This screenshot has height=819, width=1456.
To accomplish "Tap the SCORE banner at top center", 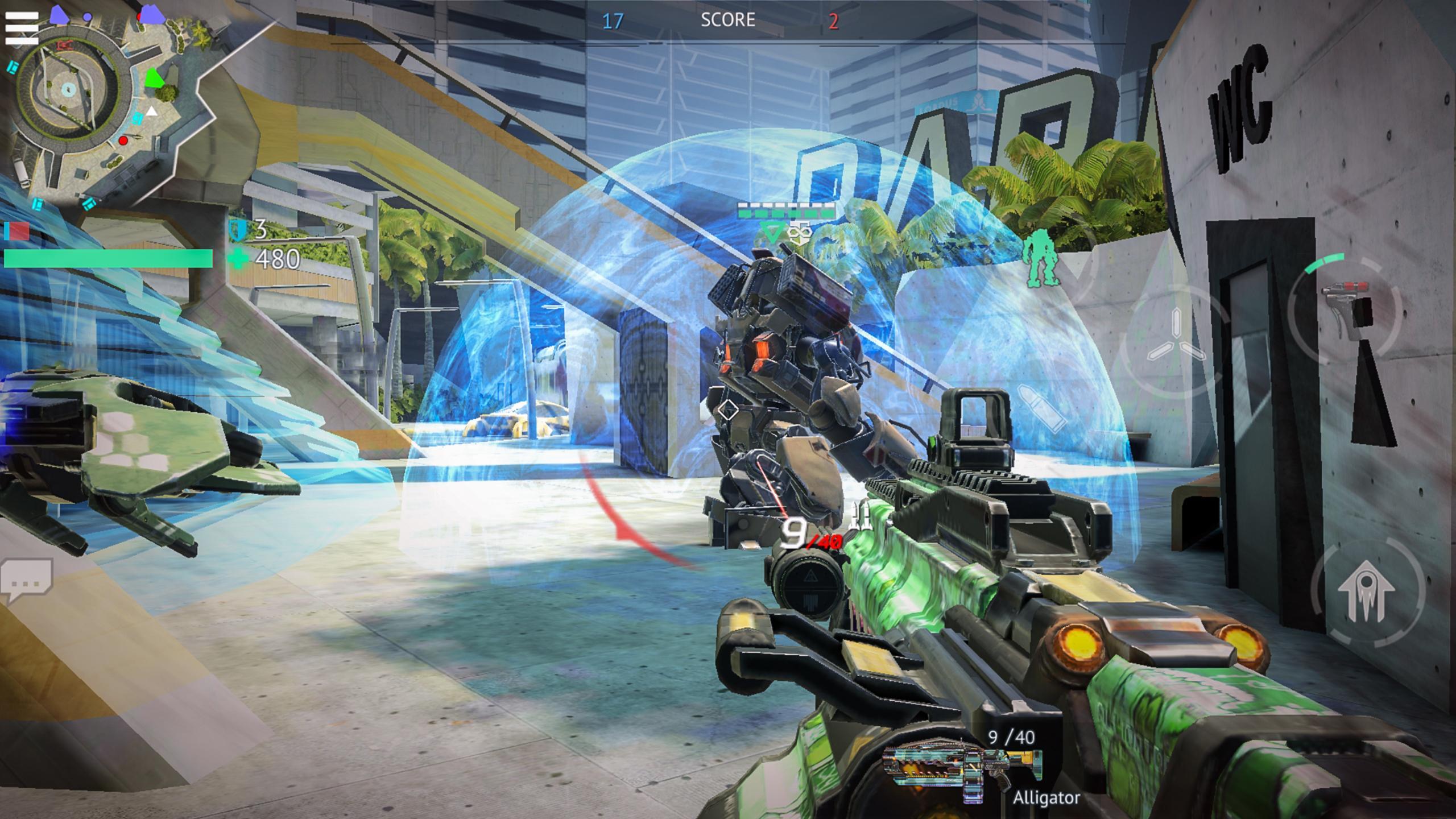I will click(728, 20).
